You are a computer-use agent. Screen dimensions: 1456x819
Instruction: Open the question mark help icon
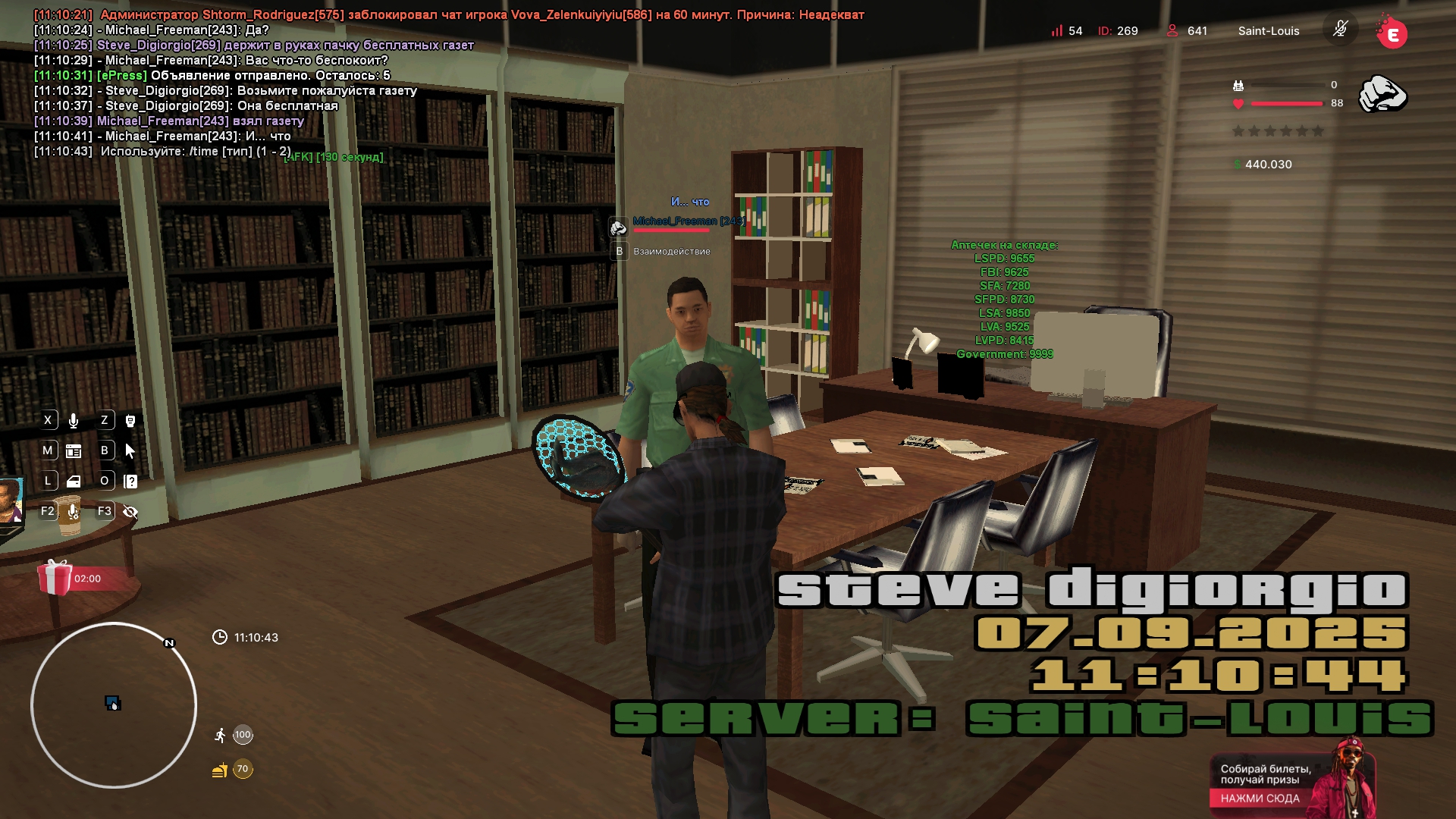pos(130,482)
